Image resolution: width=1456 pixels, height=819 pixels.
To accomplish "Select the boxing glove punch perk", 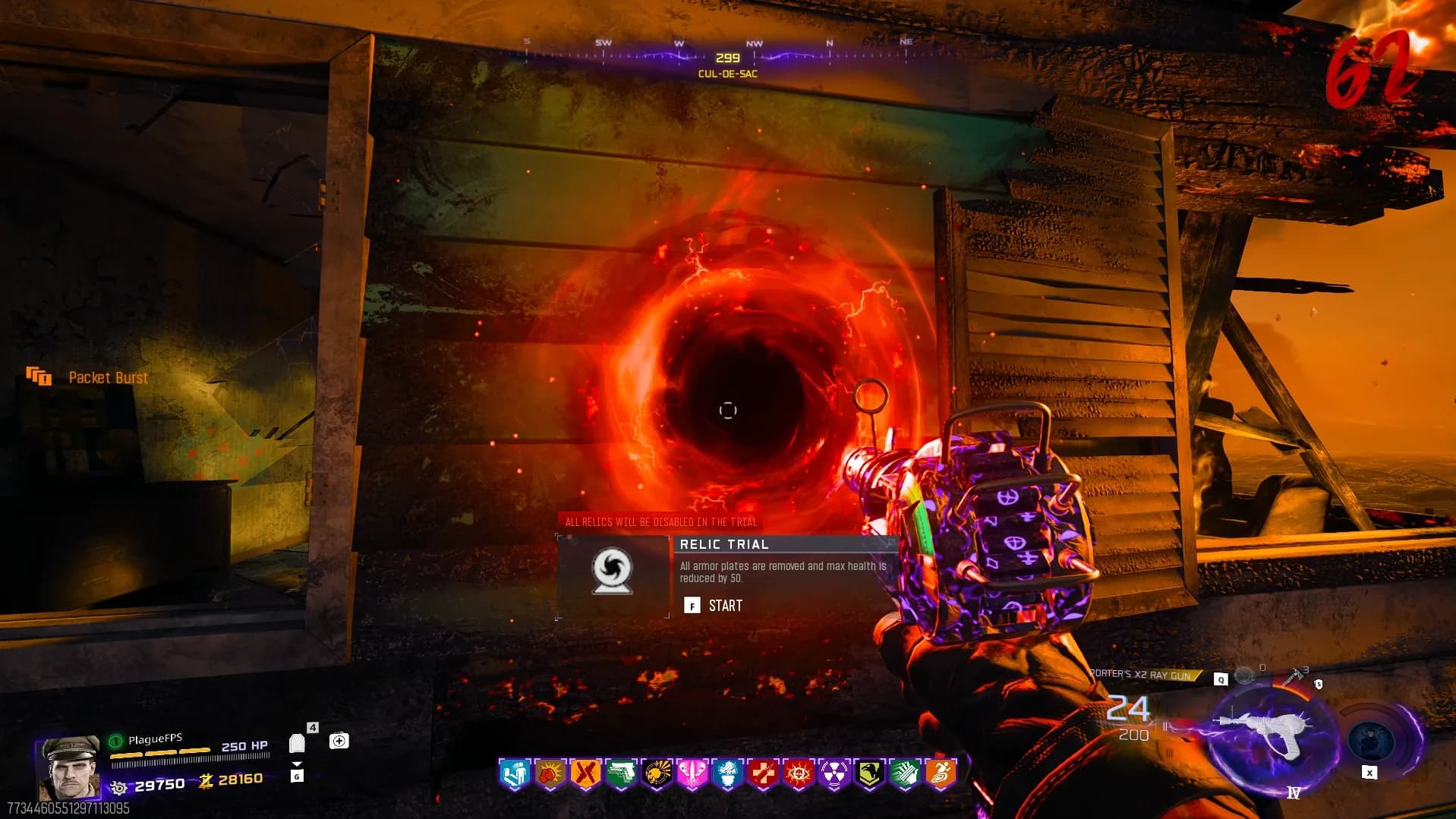I will click(550, 774).
